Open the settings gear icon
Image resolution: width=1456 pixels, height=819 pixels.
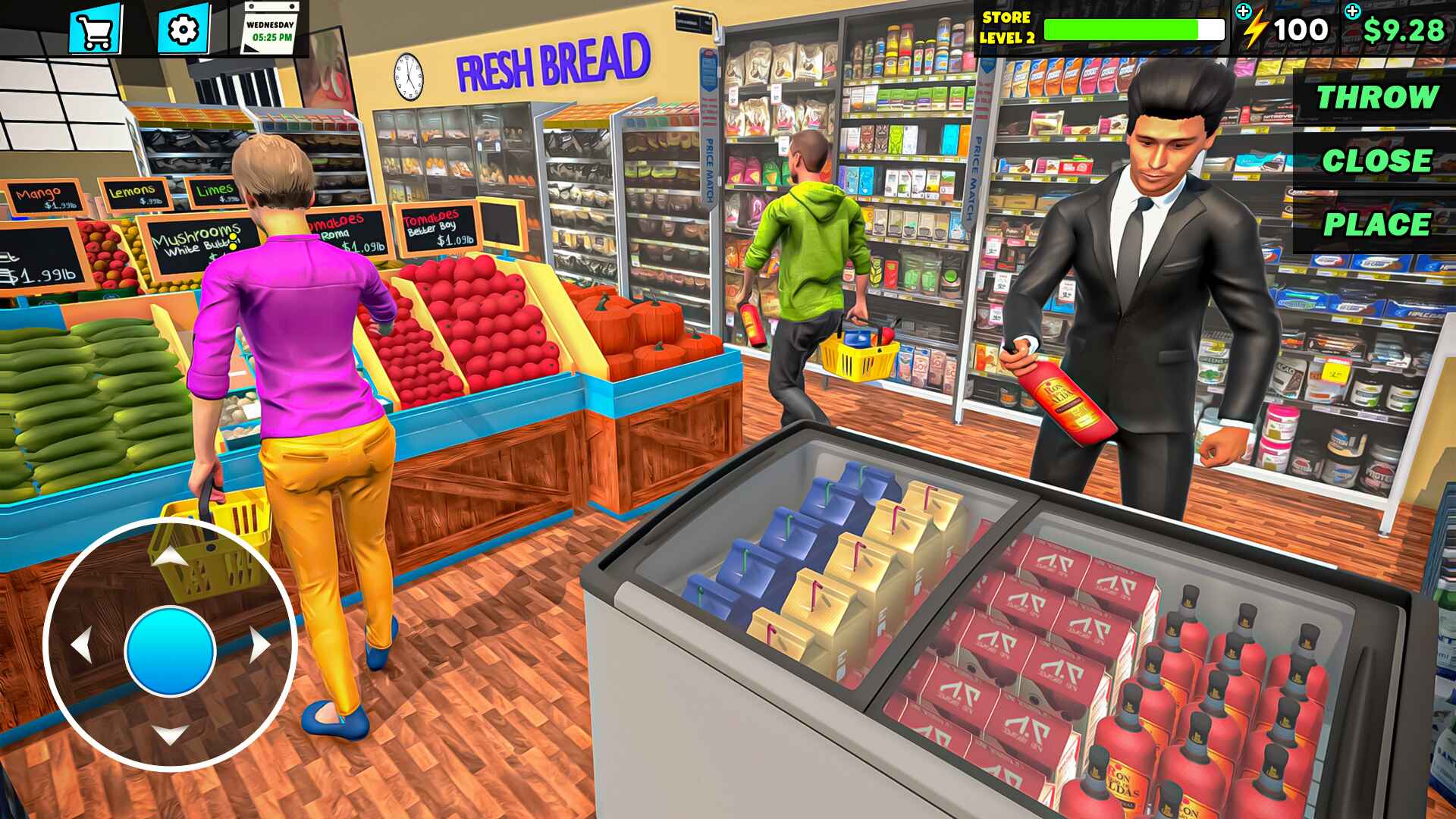(182, 32)
